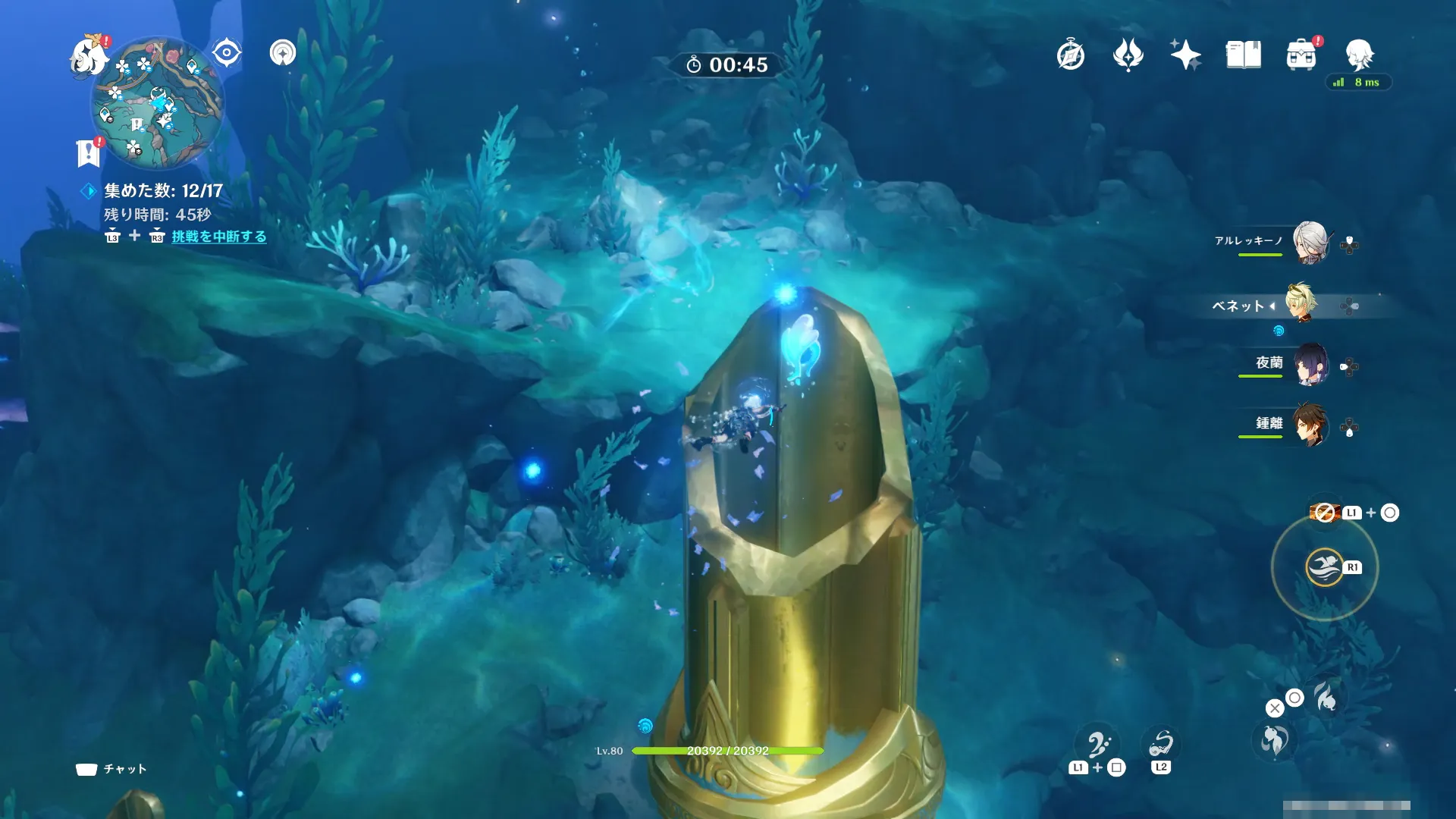Screen dimensions: 1456x819
Task: Open the Paimon menu icon
Action: 89,56
